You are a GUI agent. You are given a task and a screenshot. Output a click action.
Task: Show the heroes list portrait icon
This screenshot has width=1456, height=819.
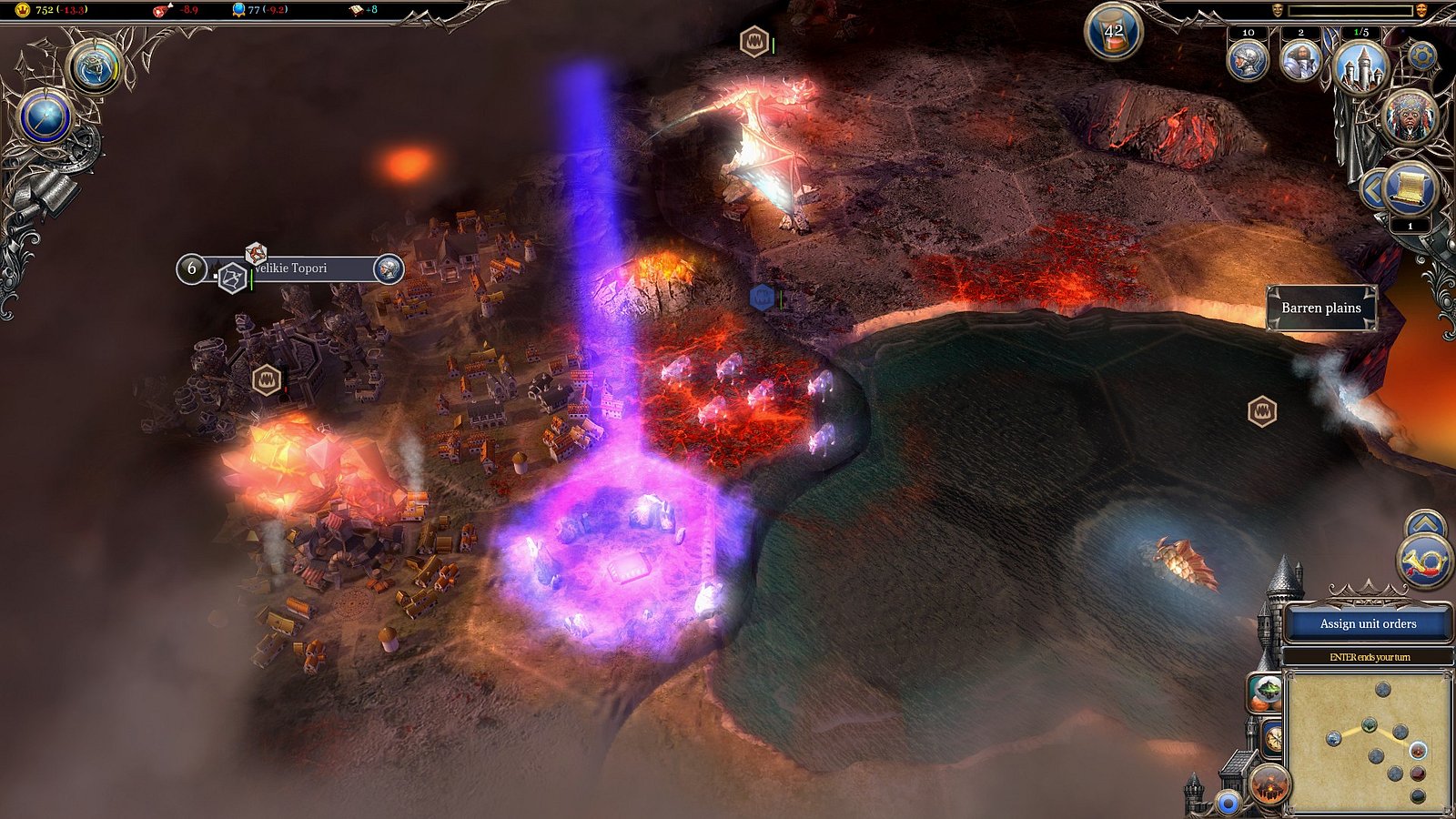(x=1300, y=60)
